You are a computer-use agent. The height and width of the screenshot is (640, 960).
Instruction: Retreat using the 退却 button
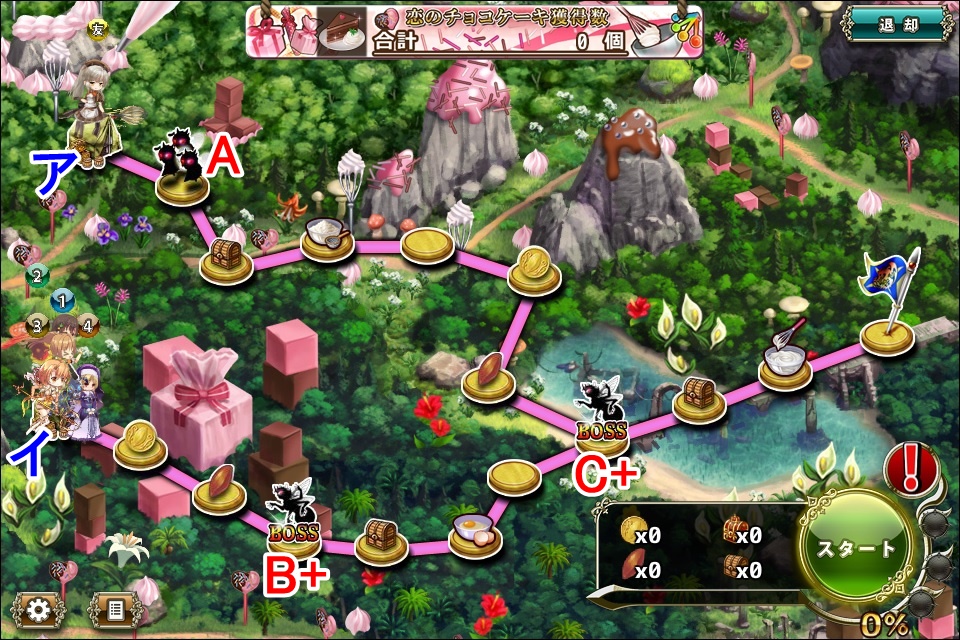pyautogui.click(x=893, y=24)
